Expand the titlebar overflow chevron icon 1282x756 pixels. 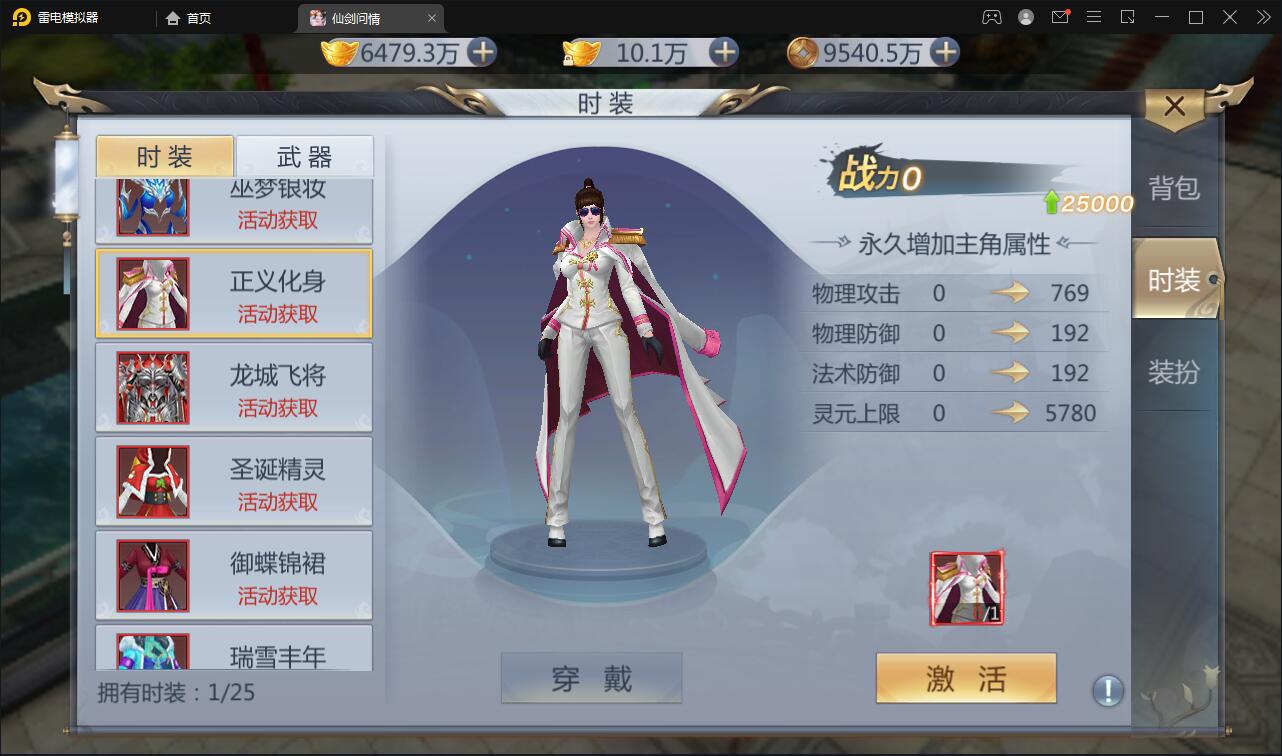point(1262,17)
